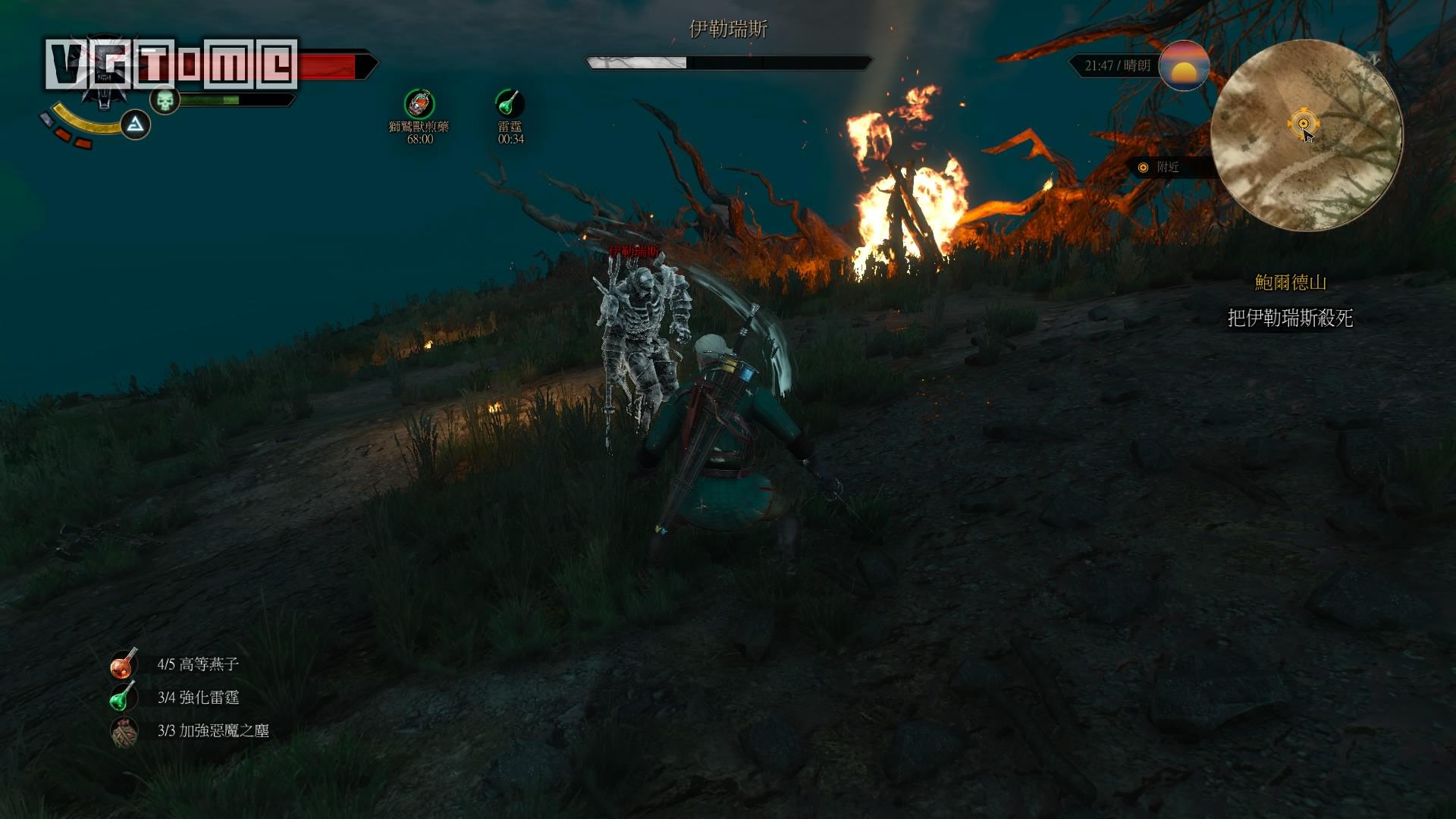Click the circular minimap
1456x819 pixels.
(1306, 136)
